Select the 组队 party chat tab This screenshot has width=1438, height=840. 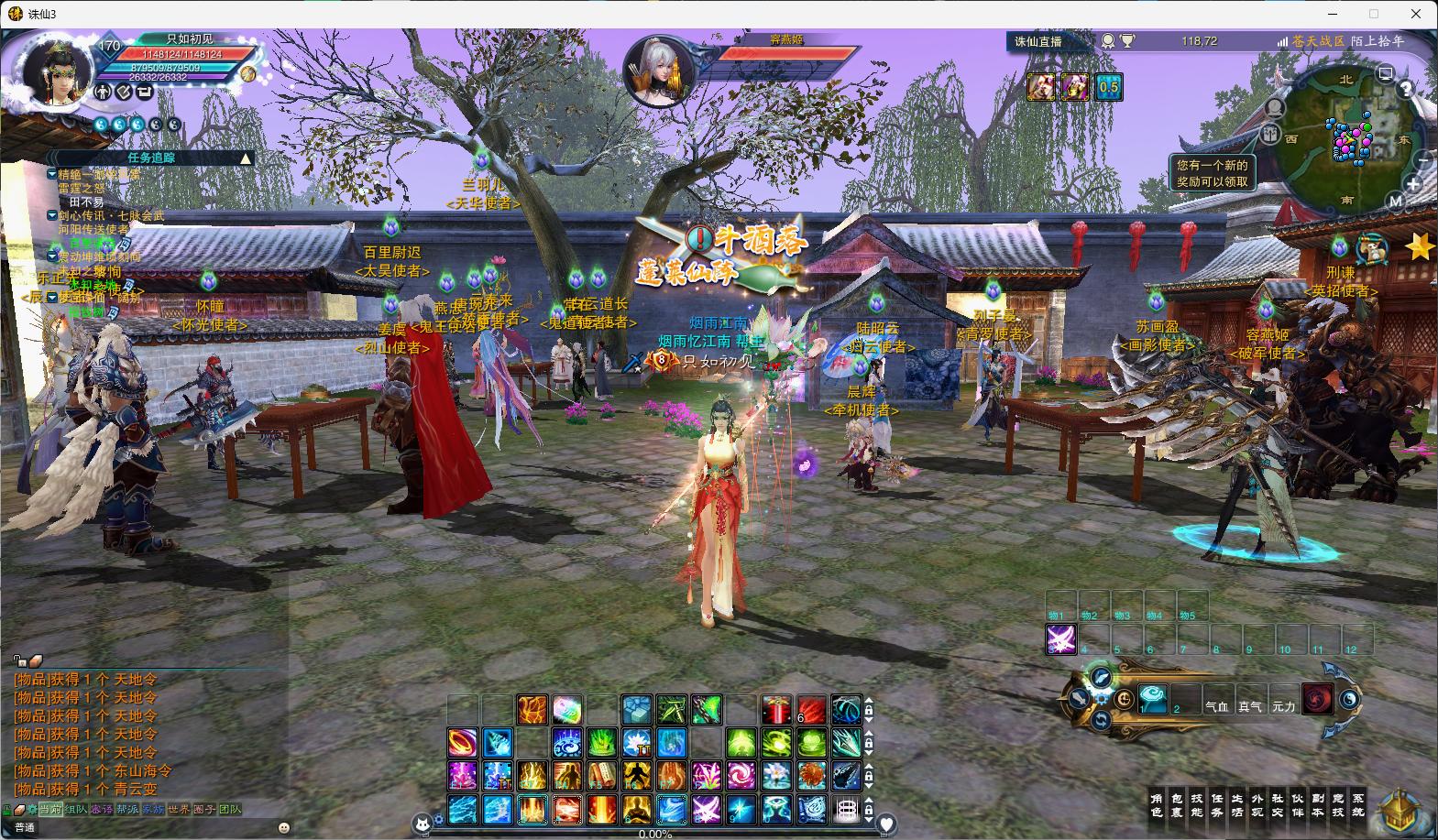click(x=76, y=810)
